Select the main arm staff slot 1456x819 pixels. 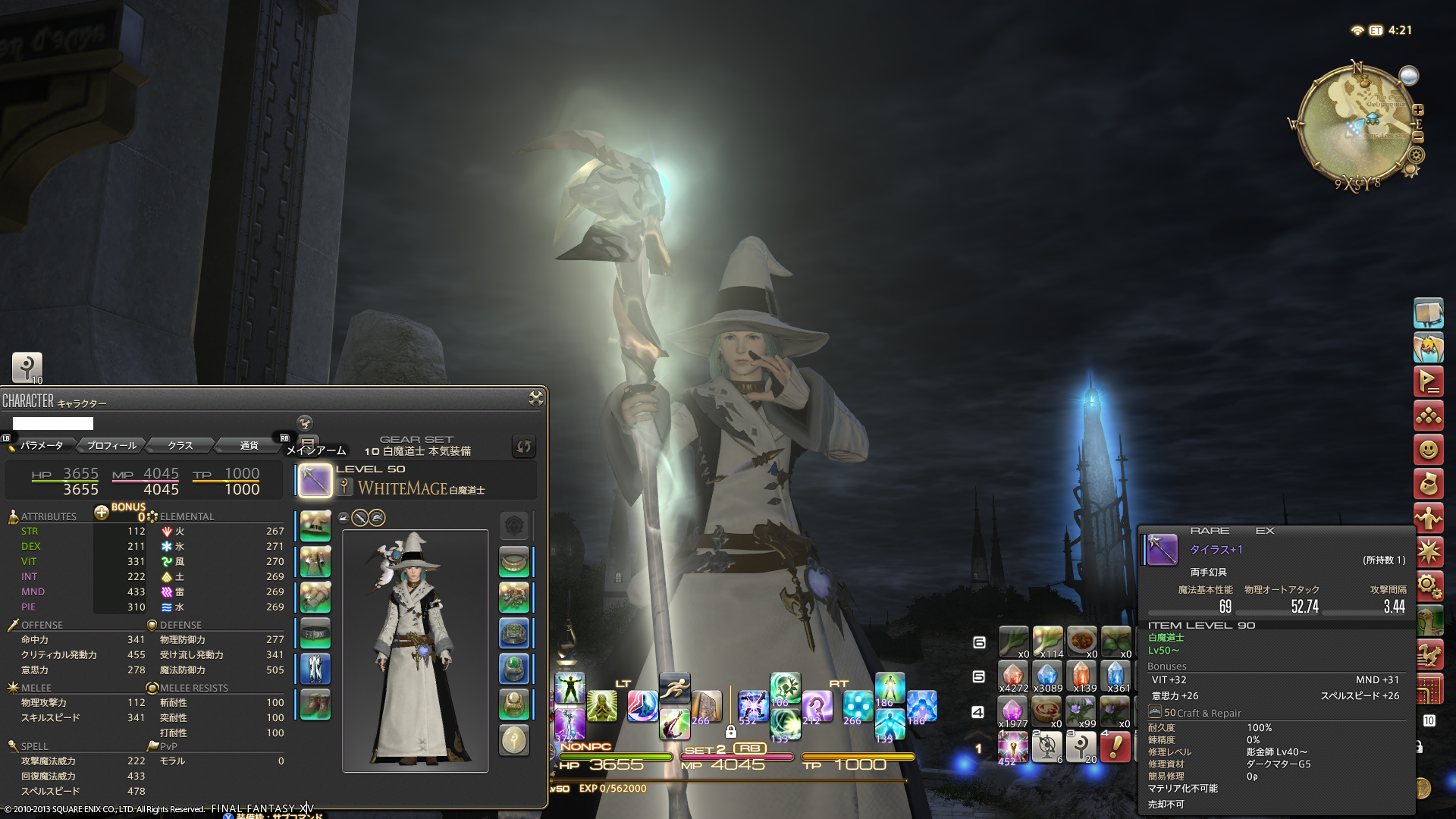pyautogui.click(x=315, y=481)
